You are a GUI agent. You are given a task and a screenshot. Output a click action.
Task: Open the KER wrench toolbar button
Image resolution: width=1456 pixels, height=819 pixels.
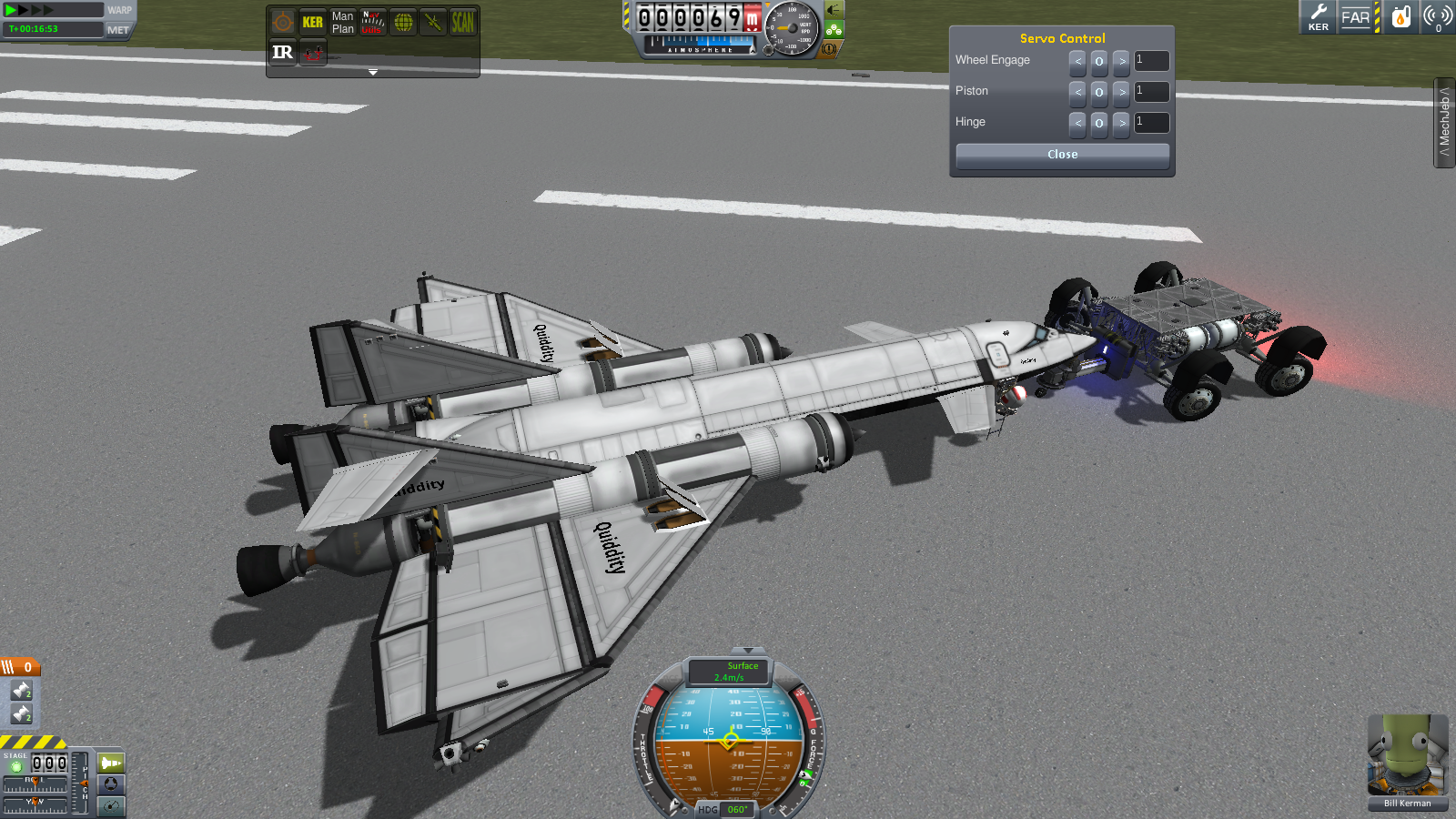point(1318,17)
